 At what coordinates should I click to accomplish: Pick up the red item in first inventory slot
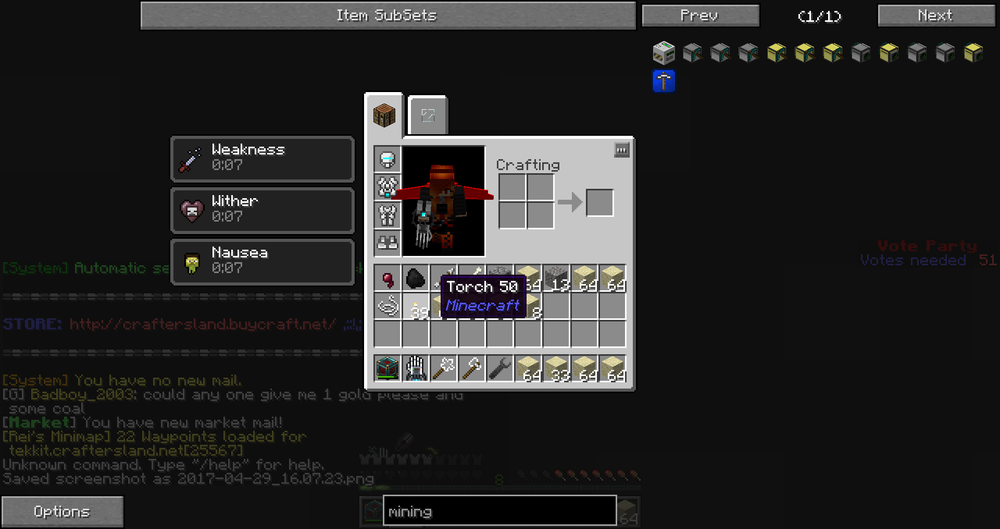pos(387,279)
